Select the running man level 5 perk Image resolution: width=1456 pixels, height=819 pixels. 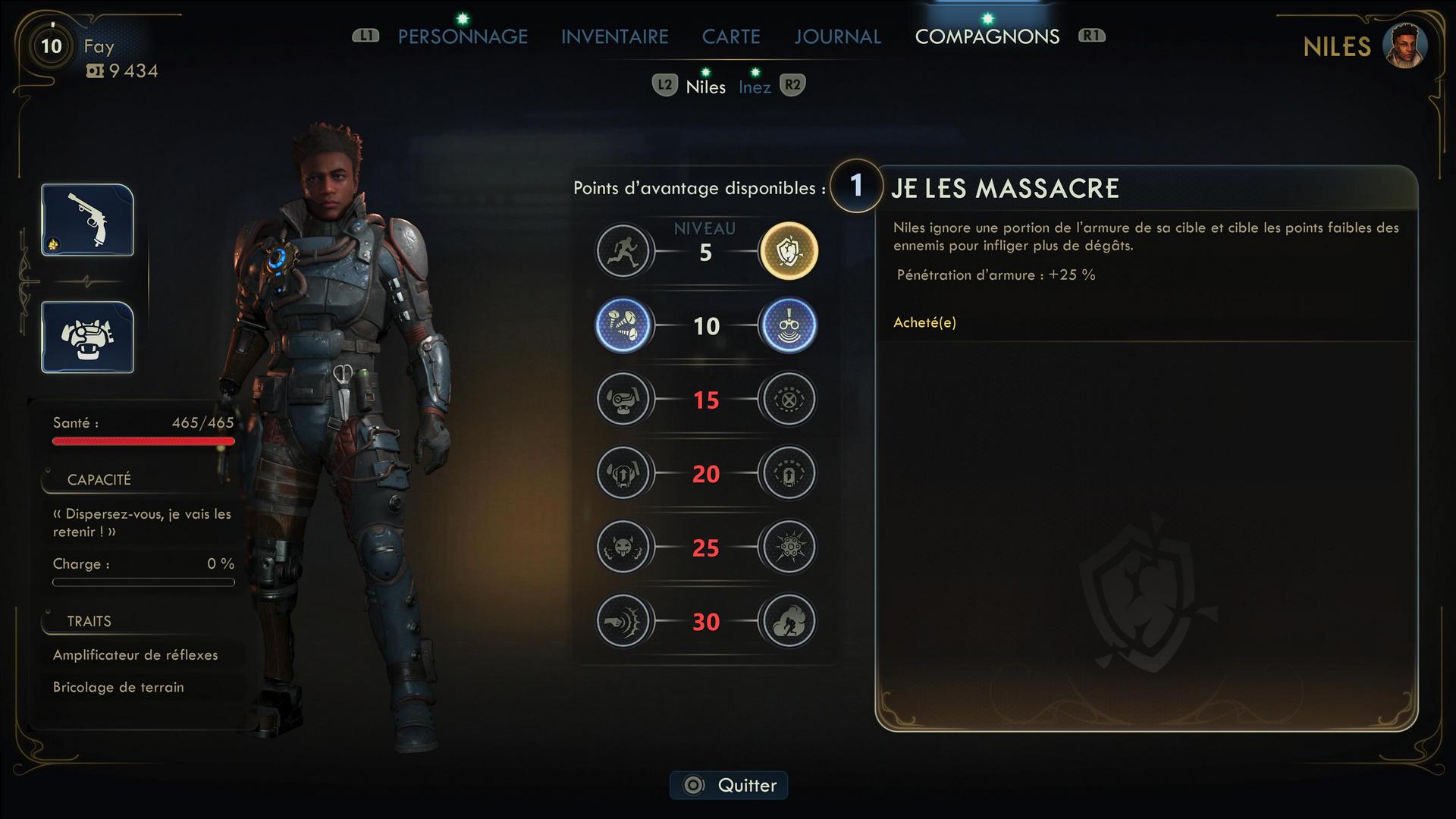tap(623, 251)
